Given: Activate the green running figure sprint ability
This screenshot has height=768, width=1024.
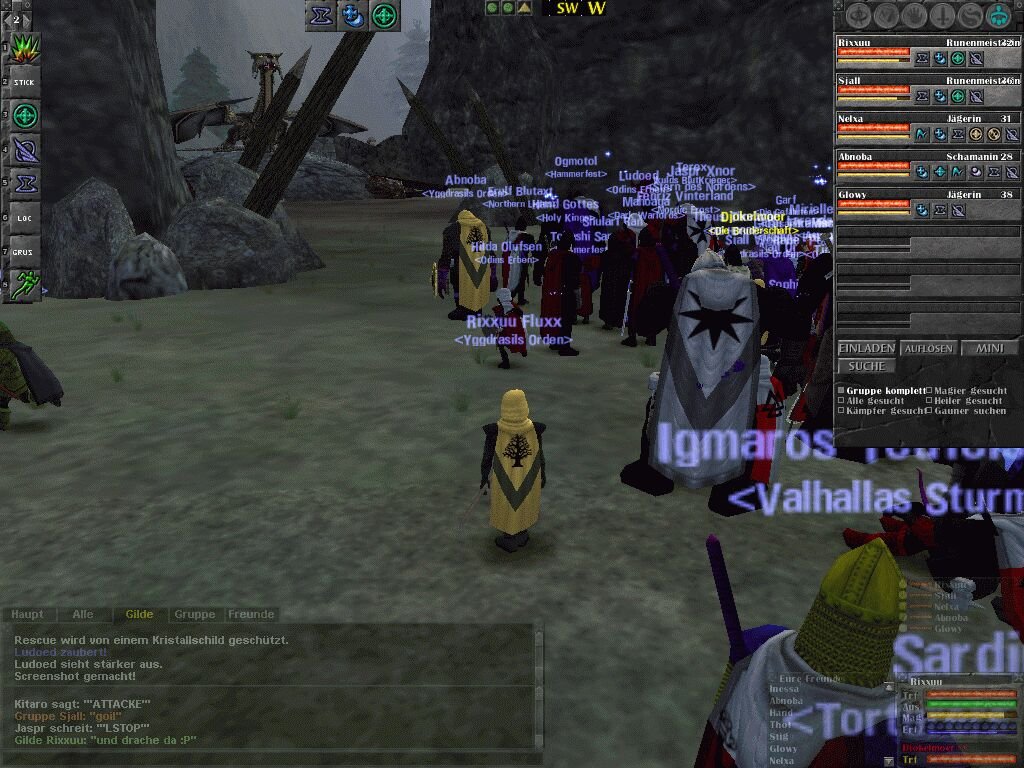Looking at the screenshot, I should tap(26, 284).
